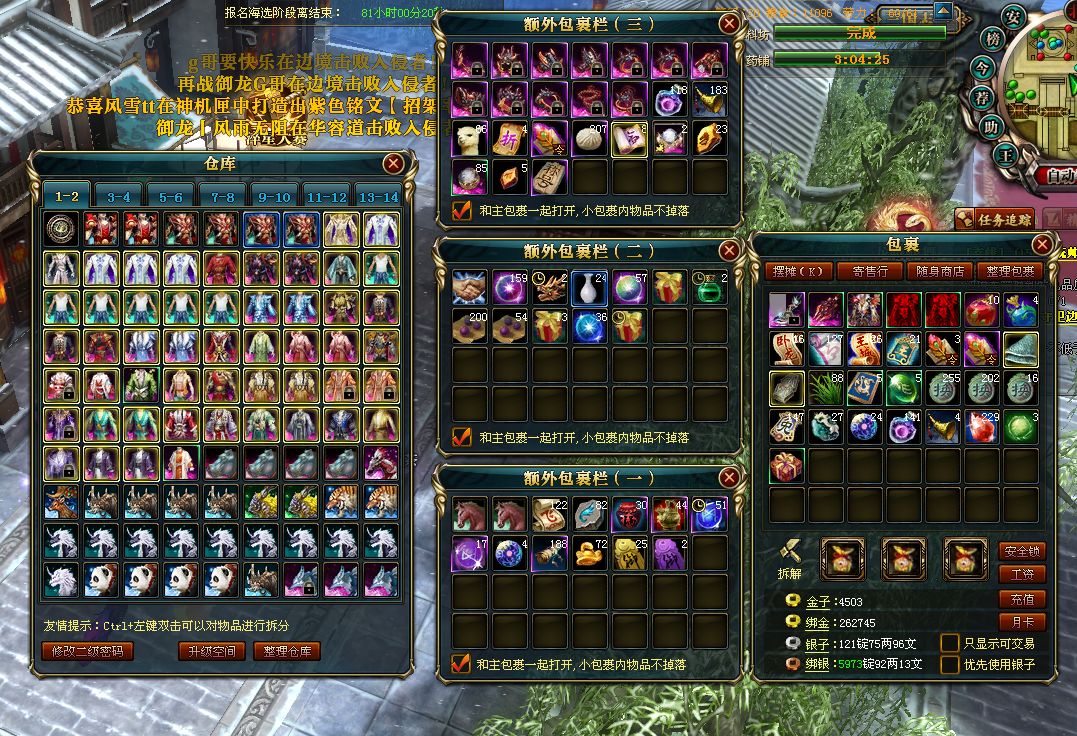The width and height of the screenshot is (1077, 736).
Task: Toggle the 只显示可交易 checkbox
Action: [x=950, y=643]
